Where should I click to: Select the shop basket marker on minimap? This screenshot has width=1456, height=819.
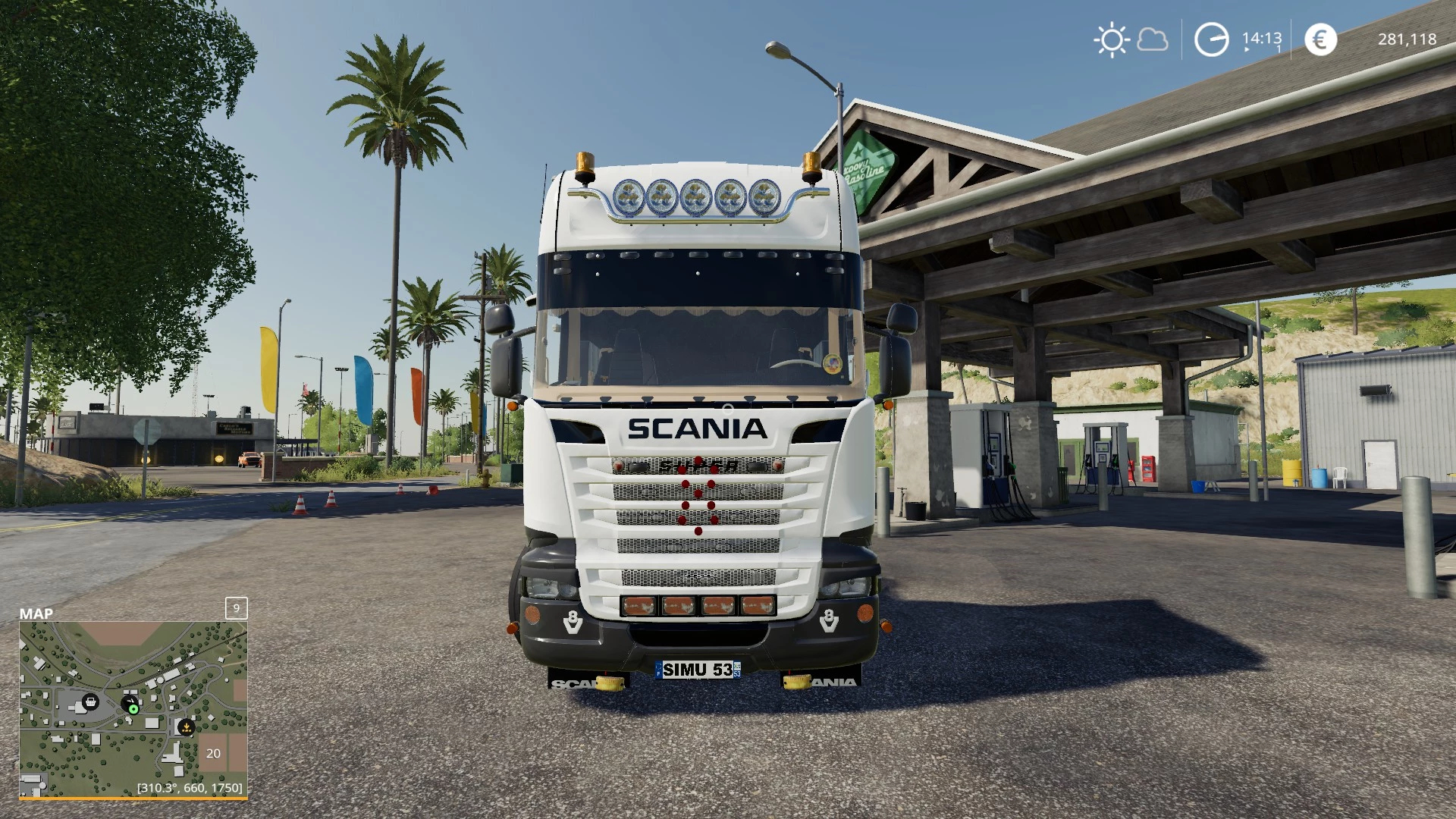click(x=90, y=701)
